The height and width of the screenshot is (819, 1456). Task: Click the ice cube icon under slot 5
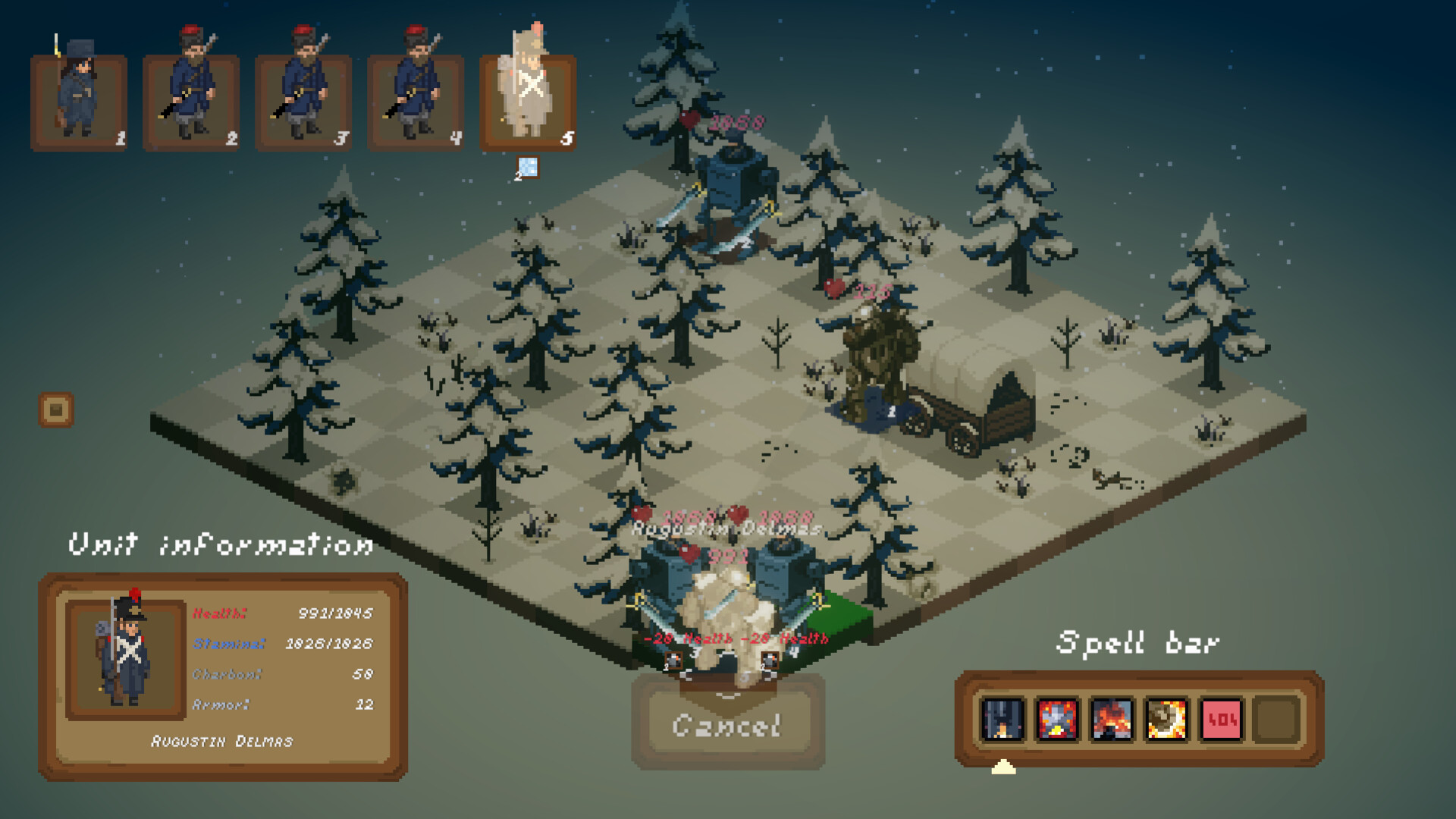pyautogui.click(x=526, y=166)
